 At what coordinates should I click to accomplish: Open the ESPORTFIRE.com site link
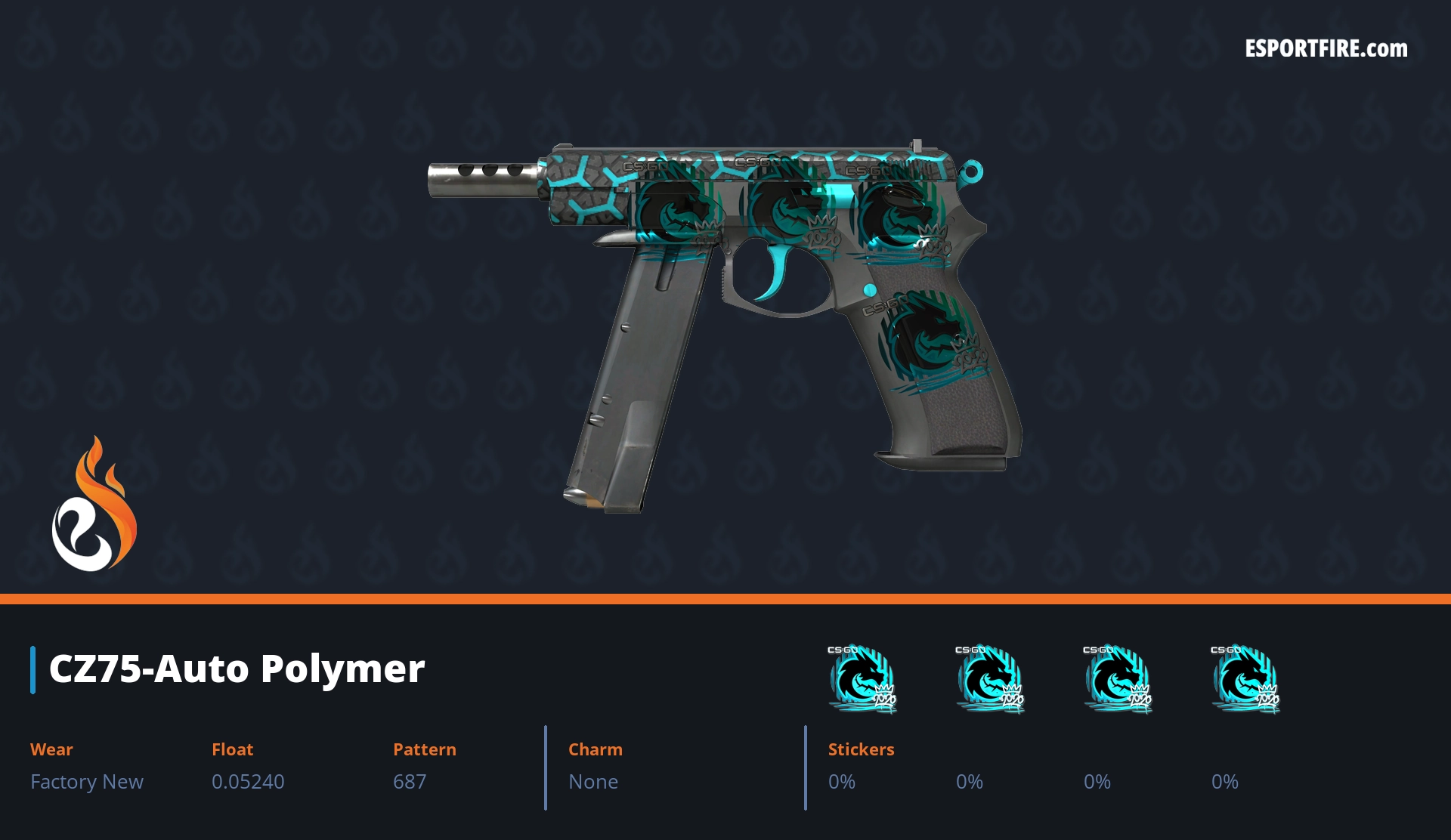1326,49
